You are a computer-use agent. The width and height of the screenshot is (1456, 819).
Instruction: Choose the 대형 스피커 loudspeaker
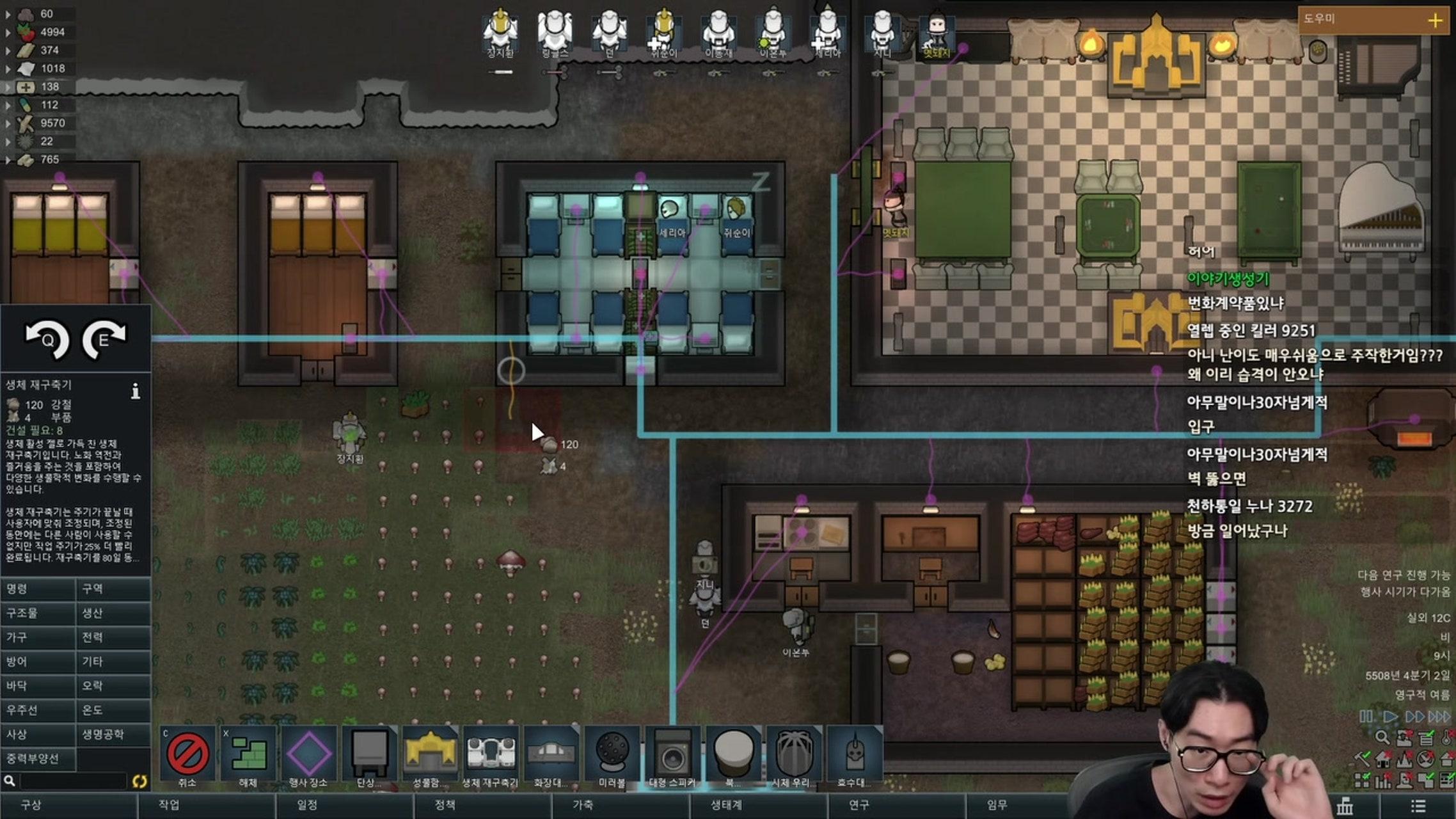(x=672, y=756)
